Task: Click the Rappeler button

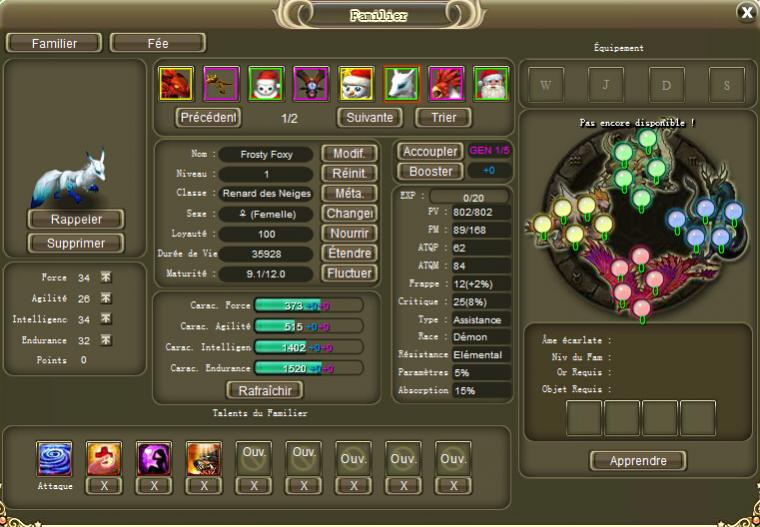Action: 76,219
